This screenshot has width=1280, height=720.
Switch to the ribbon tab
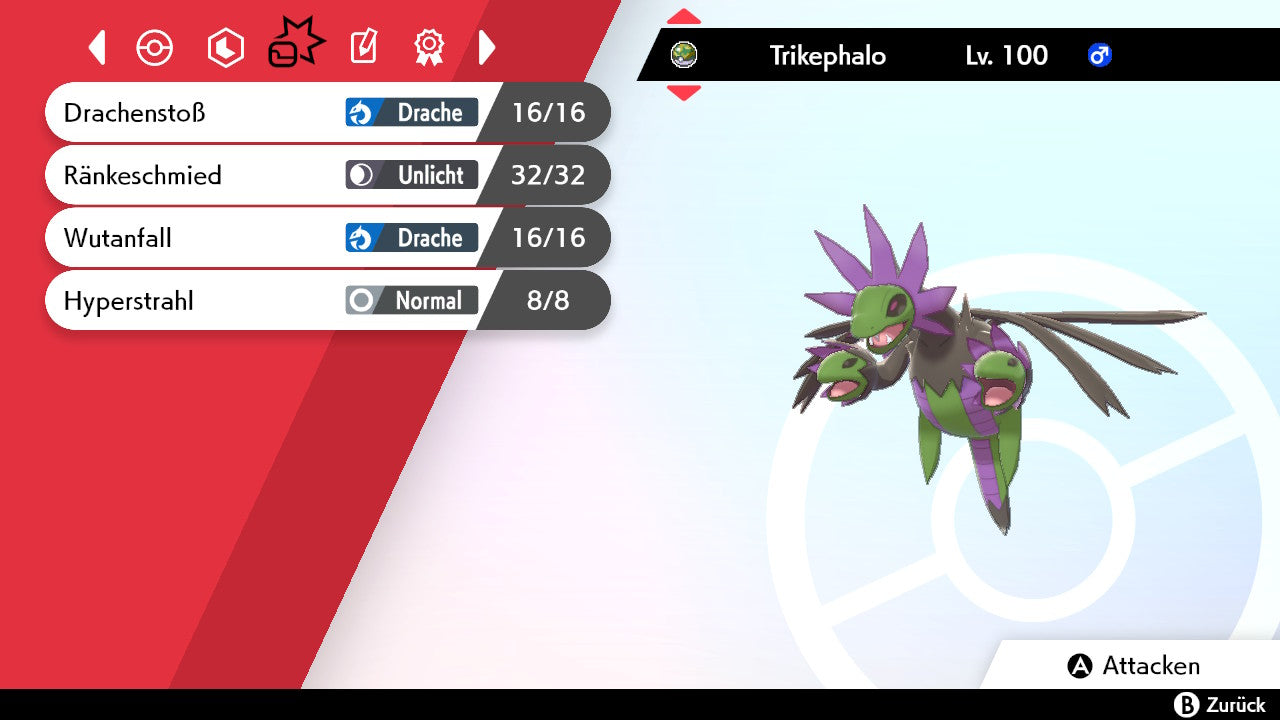point(429,48)
